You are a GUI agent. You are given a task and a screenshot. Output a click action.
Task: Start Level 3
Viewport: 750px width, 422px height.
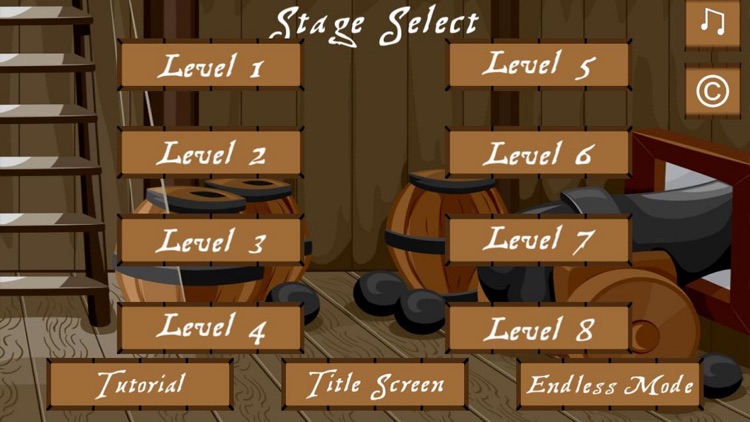pos(210,240)
